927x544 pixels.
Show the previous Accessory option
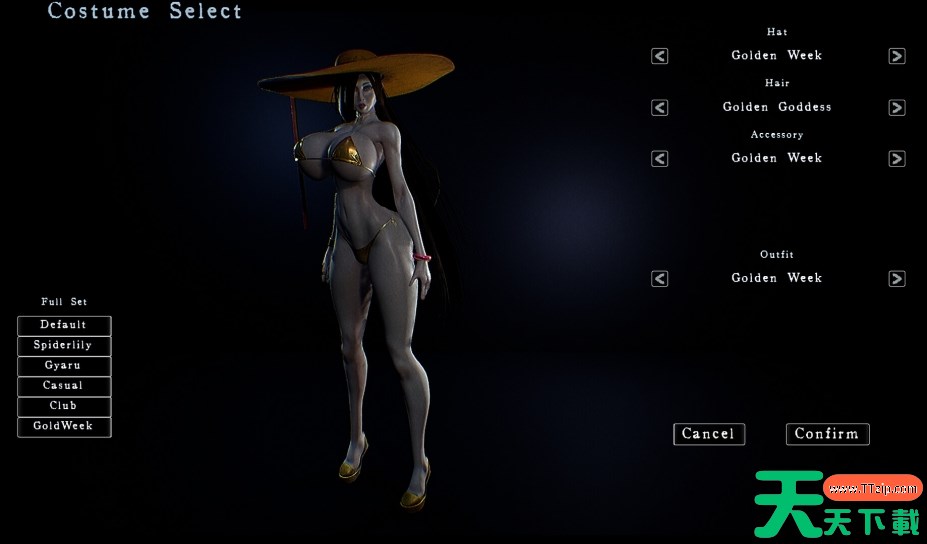point(660,158)
